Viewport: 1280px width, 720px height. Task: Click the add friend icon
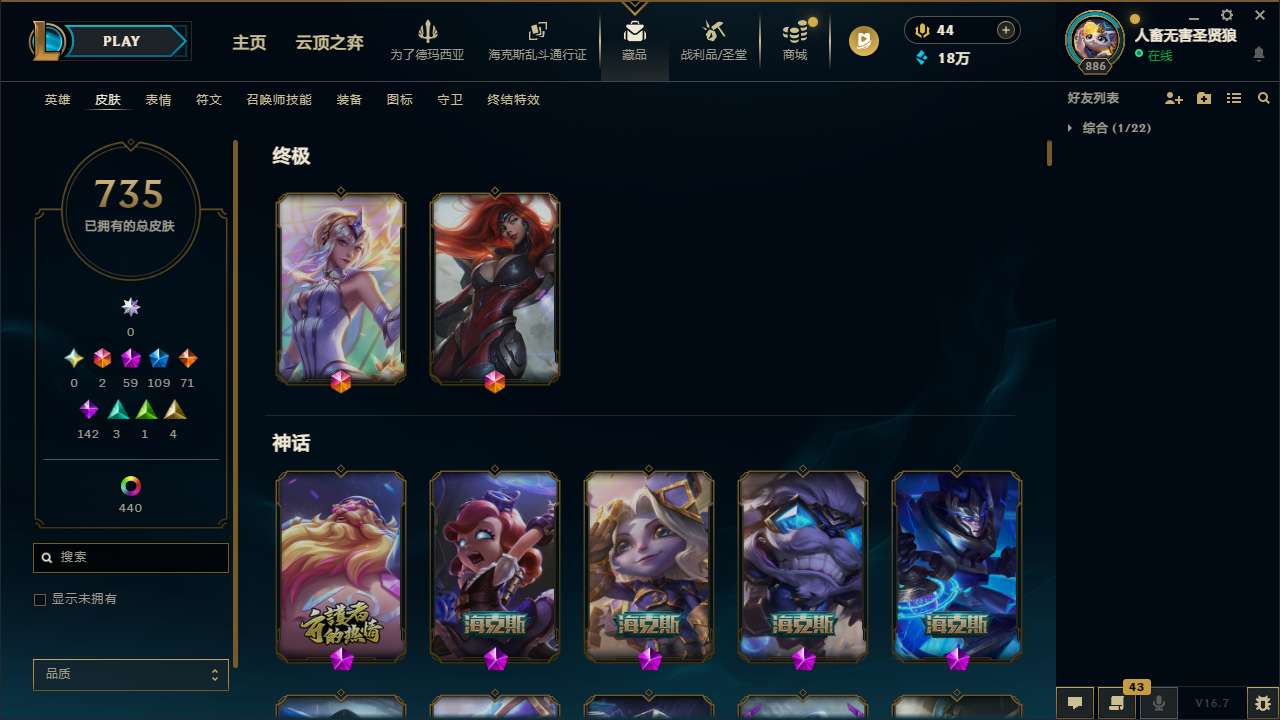[x=1174, y=98]
